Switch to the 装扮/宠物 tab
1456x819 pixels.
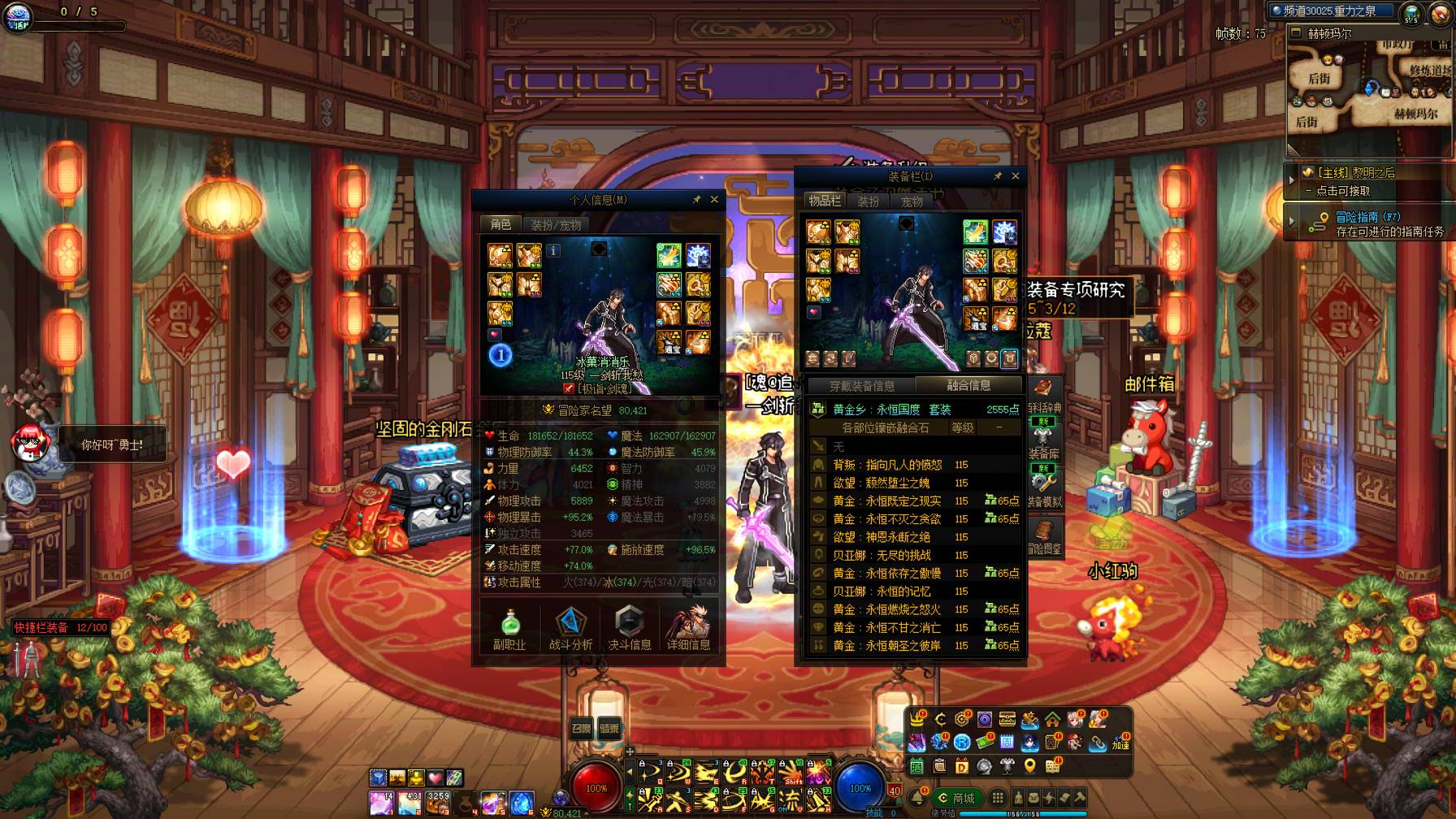coord(557,225)
